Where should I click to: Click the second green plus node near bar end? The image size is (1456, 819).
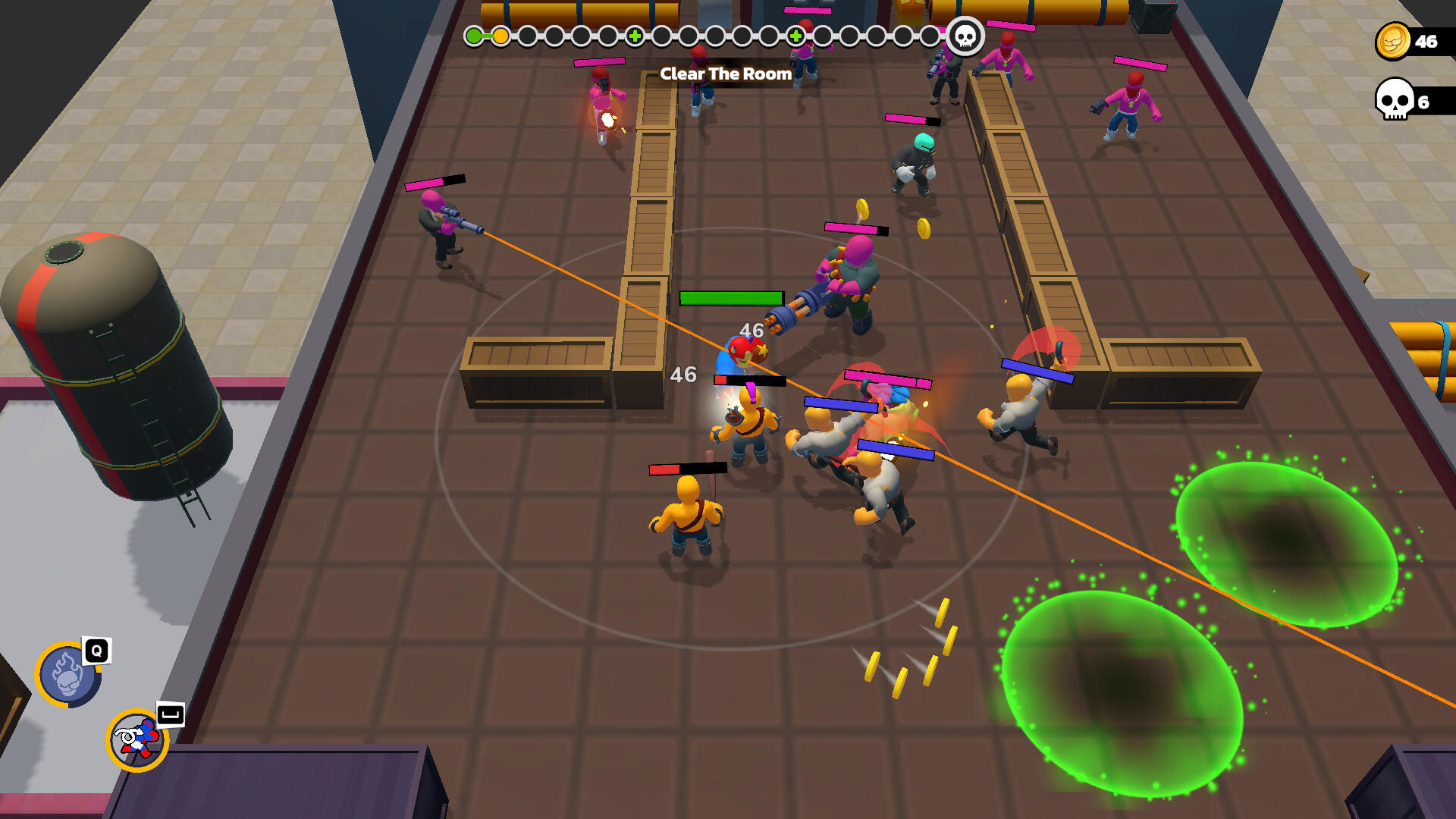pos(795,34)
